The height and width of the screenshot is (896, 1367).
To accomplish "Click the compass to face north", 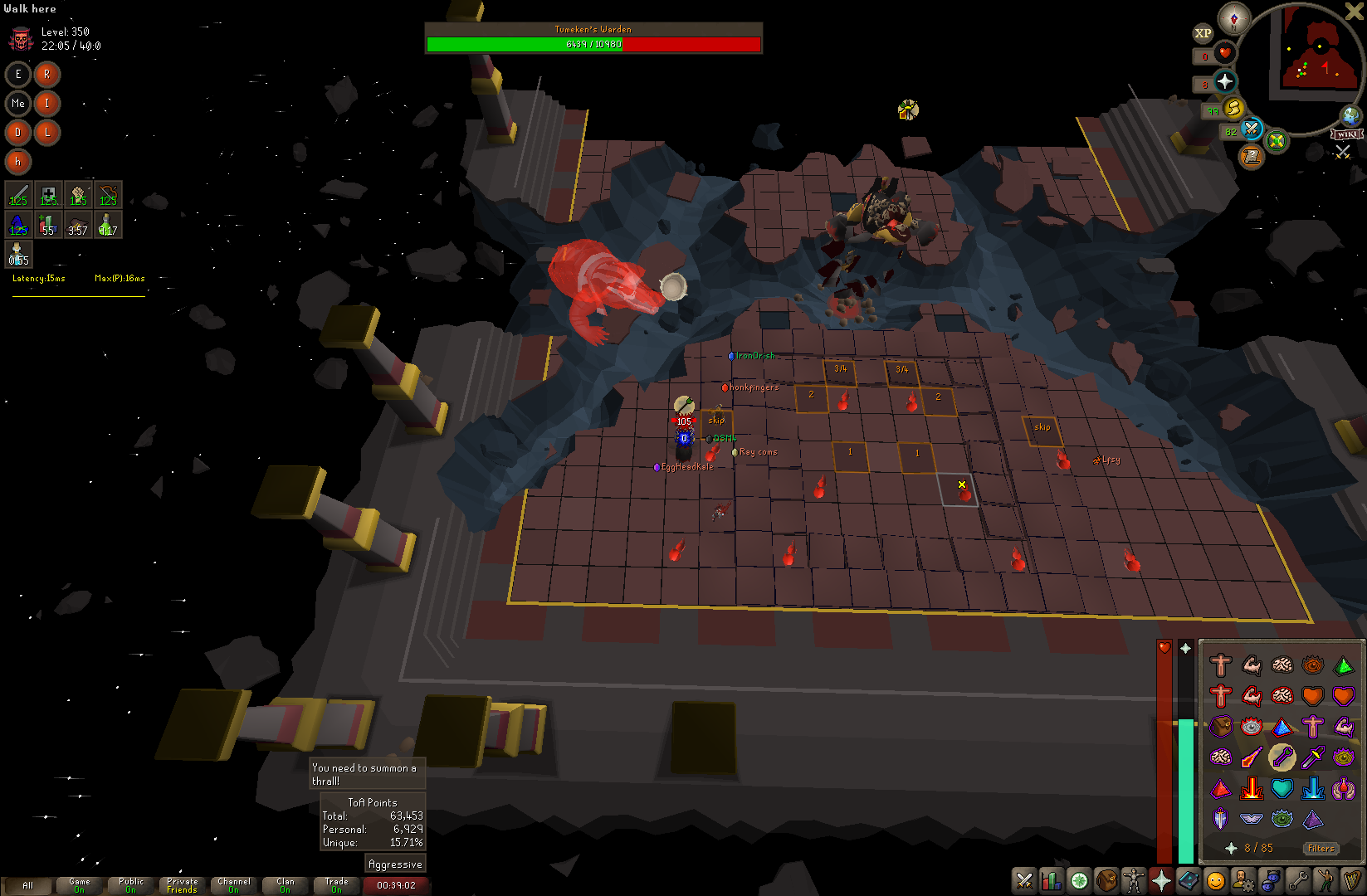I will (x=1234, y=18).
